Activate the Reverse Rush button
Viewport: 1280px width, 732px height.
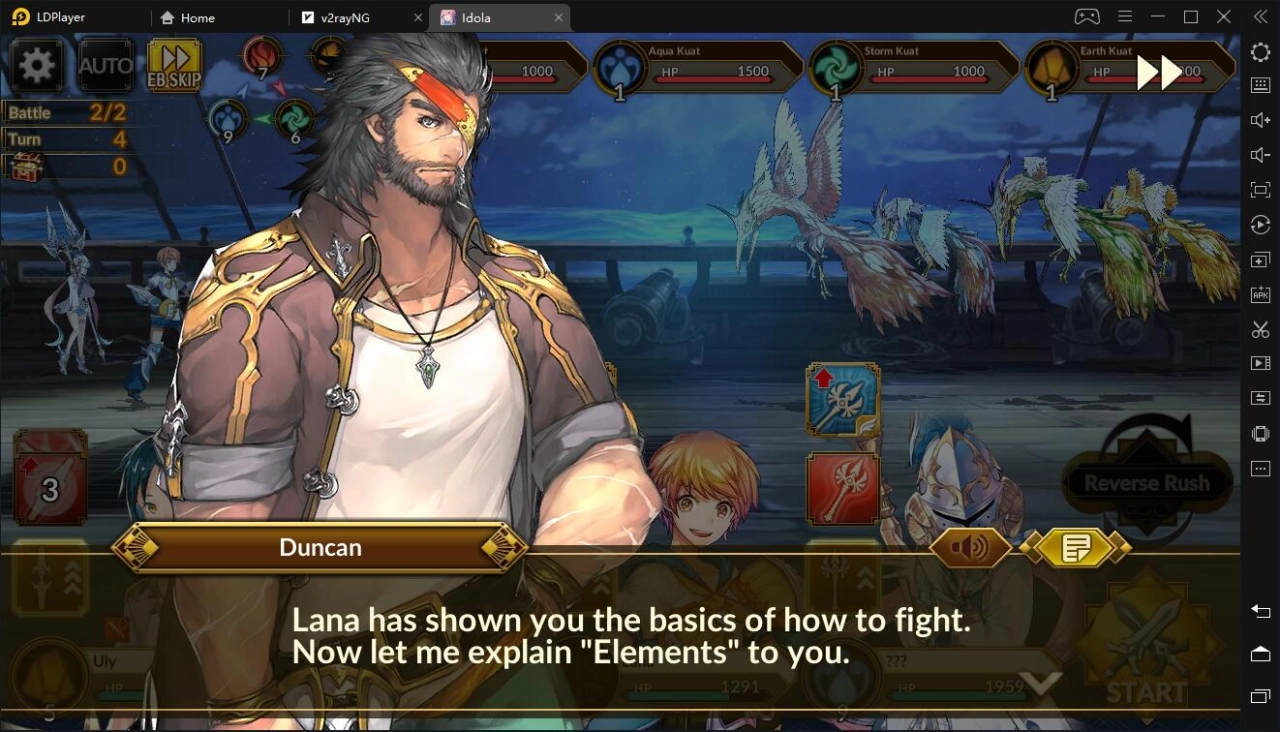(x=1146, y=483)
